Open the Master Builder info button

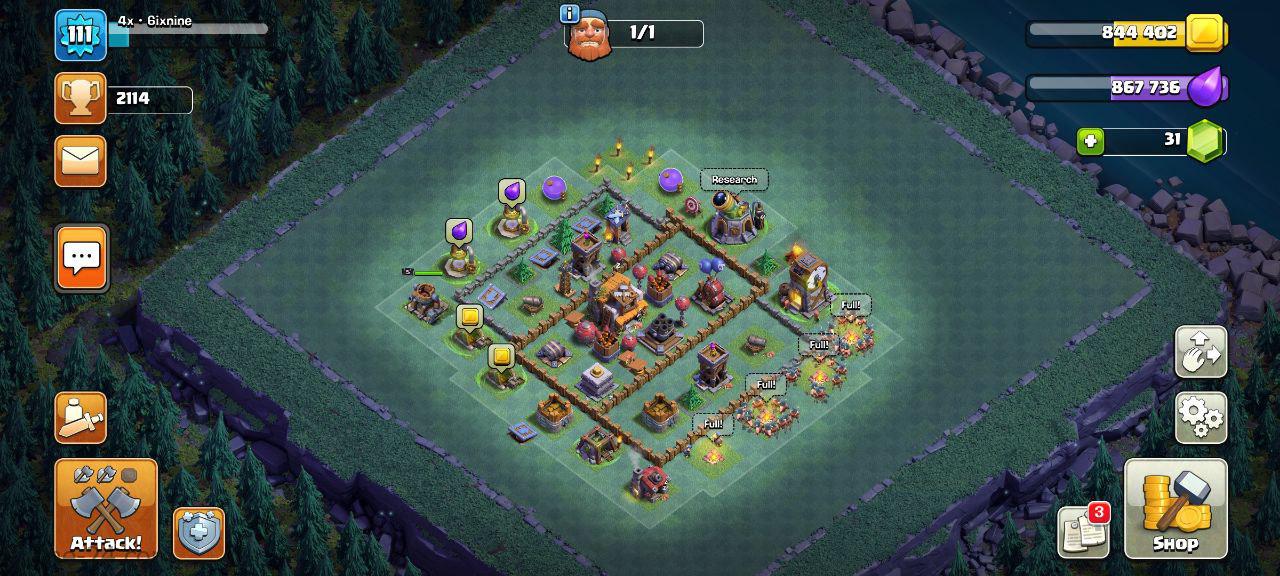tap(570, 13)
